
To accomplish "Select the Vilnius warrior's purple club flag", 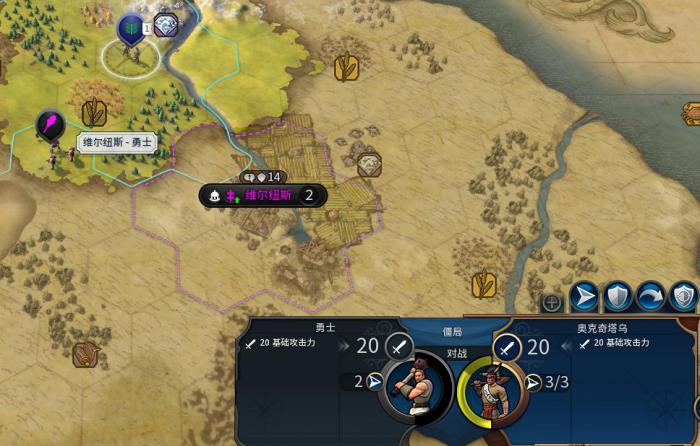I will pos(50,125).
